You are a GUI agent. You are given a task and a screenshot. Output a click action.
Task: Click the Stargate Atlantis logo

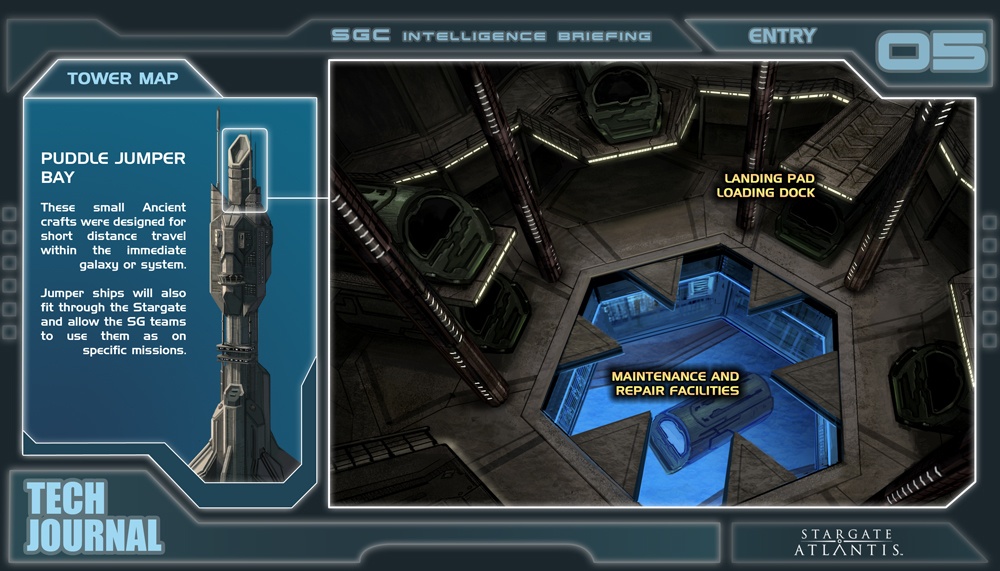pyautogui.click(x=850, y=542)
